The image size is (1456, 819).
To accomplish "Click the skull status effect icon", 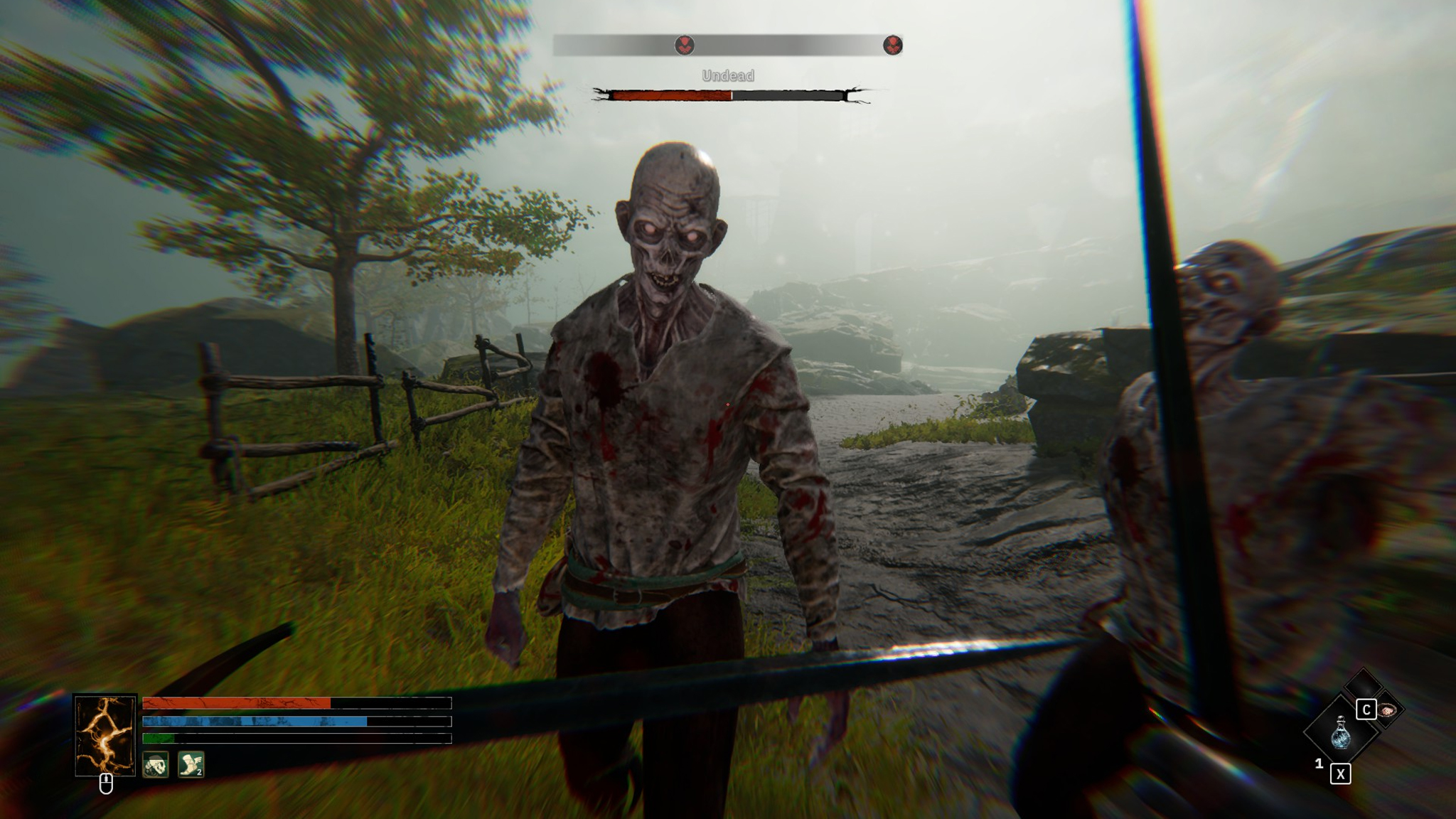I will point(155,765).
